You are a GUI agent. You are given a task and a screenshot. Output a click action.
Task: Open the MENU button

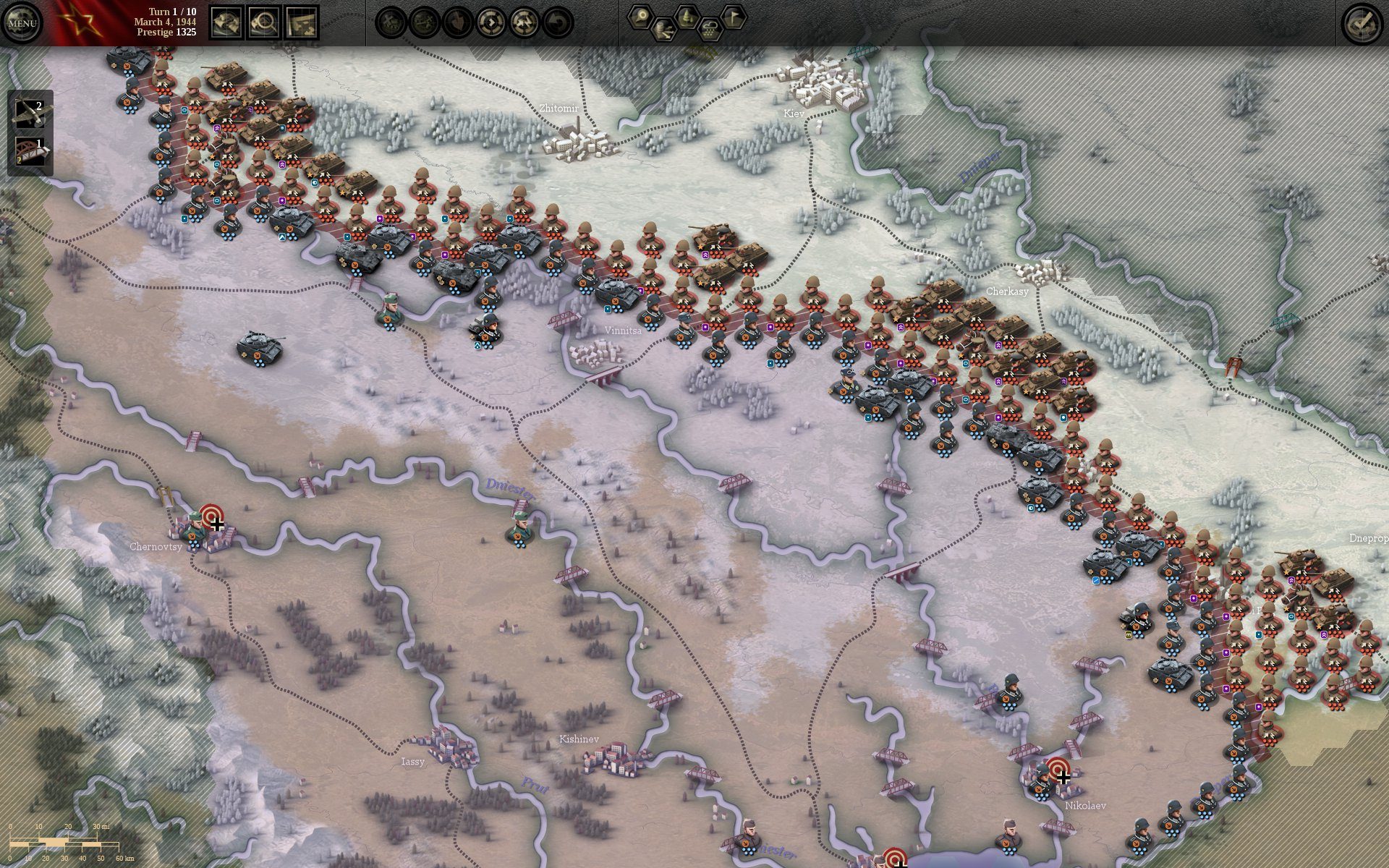(22, 23)
